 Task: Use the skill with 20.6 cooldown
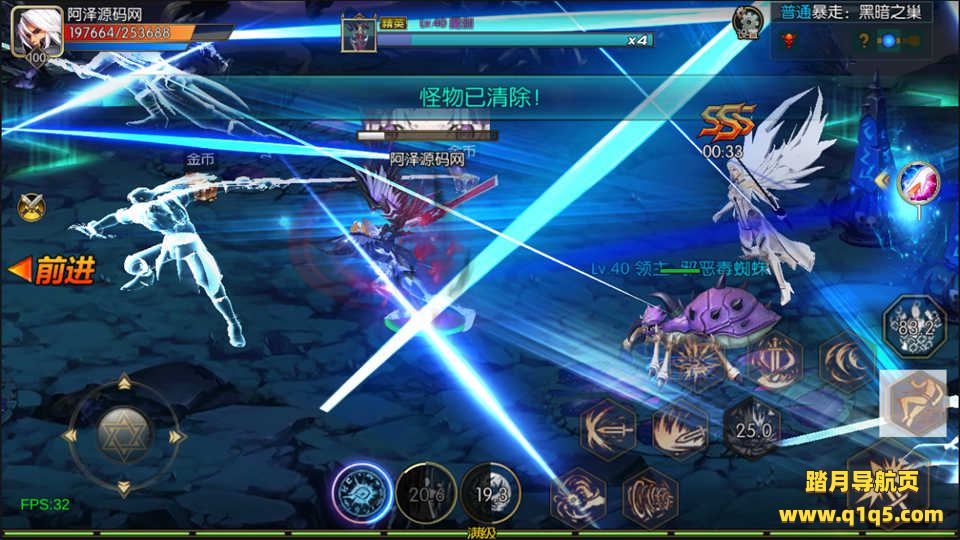pos(426,493)
